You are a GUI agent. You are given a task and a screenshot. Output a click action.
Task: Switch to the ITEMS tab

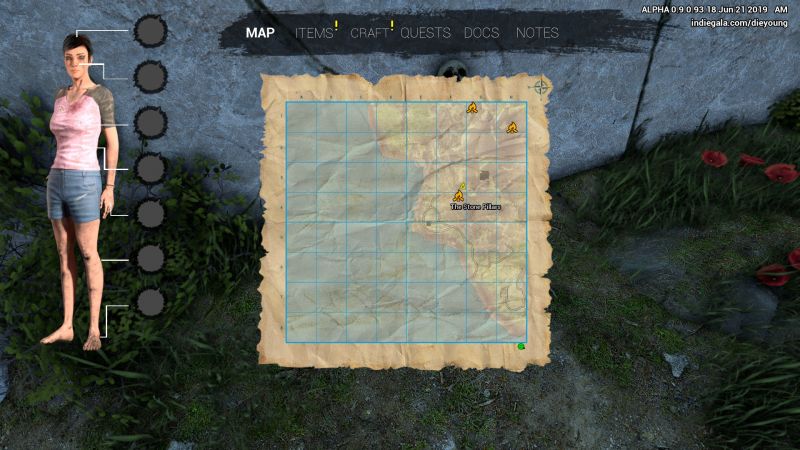[314, 33]
